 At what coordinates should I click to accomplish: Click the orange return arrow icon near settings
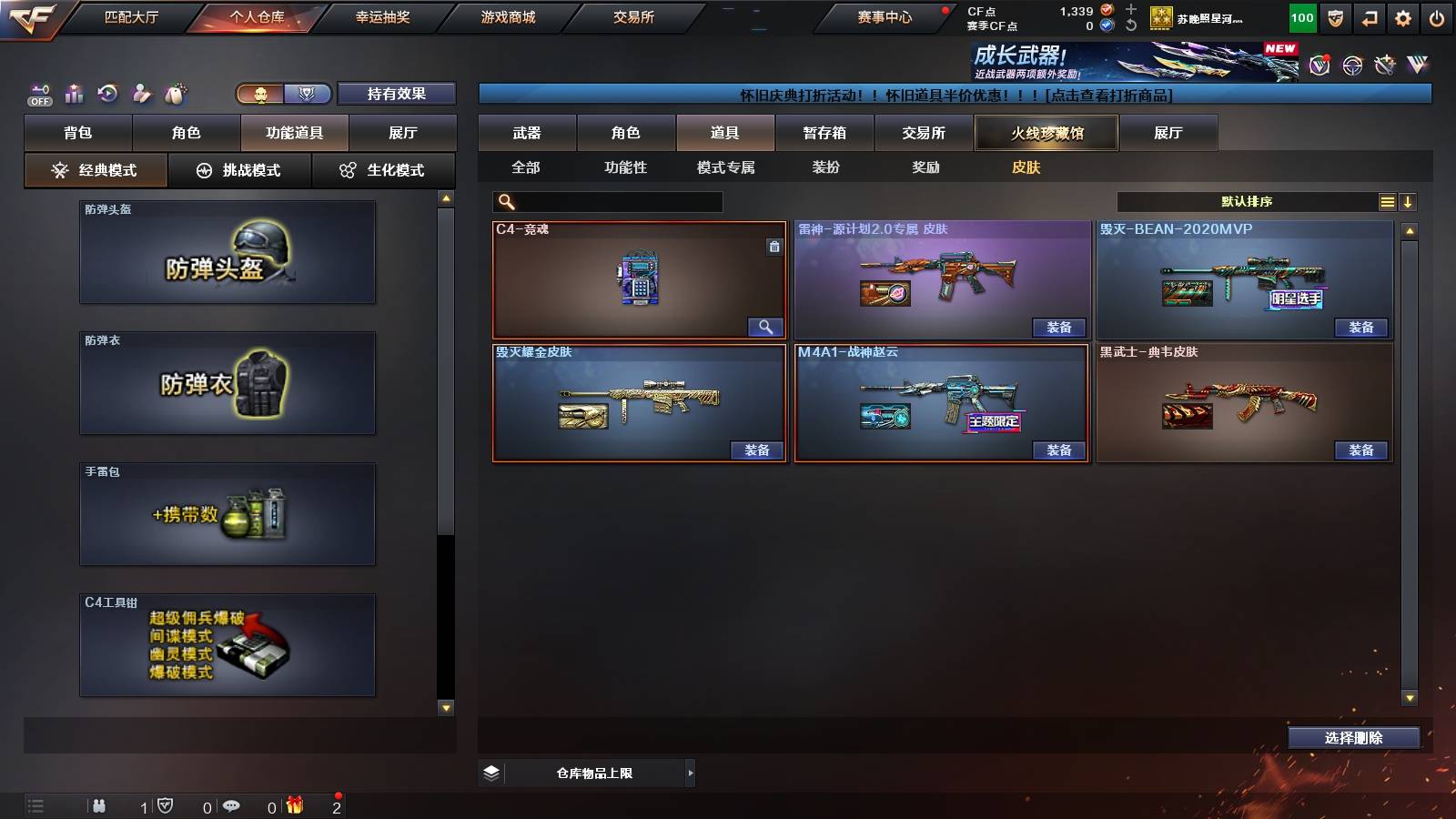tap(1369, 17)
